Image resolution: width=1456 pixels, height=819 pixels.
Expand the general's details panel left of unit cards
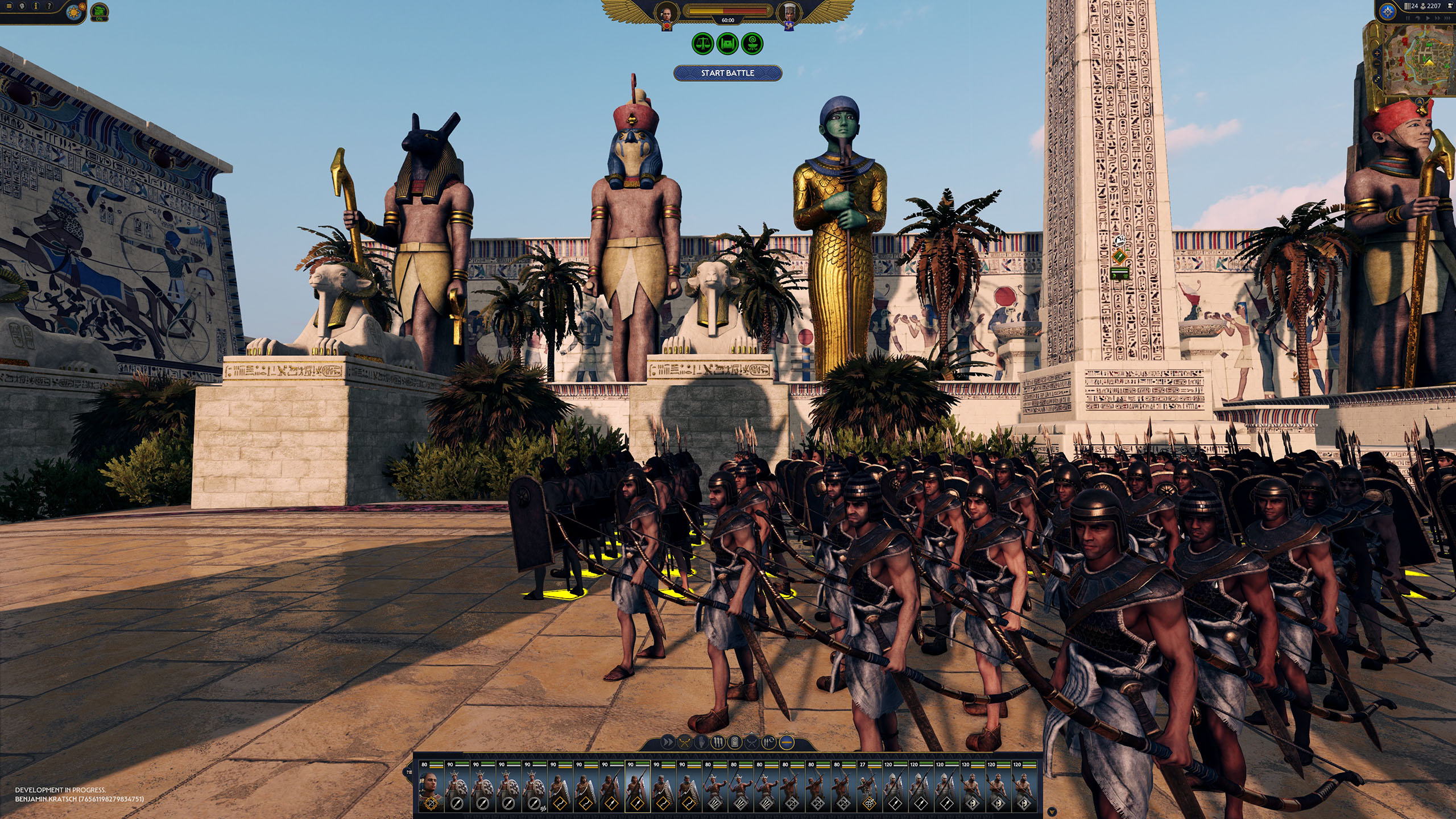pos(408,772)
